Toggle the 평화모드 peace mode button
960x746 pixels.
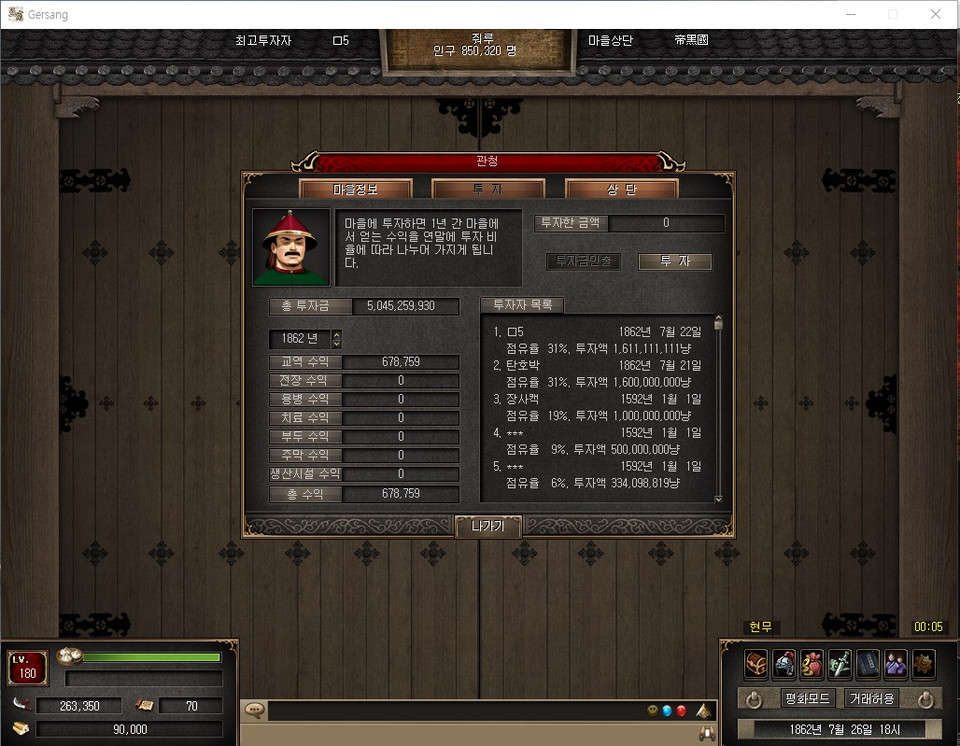click(x=807, y=698)
